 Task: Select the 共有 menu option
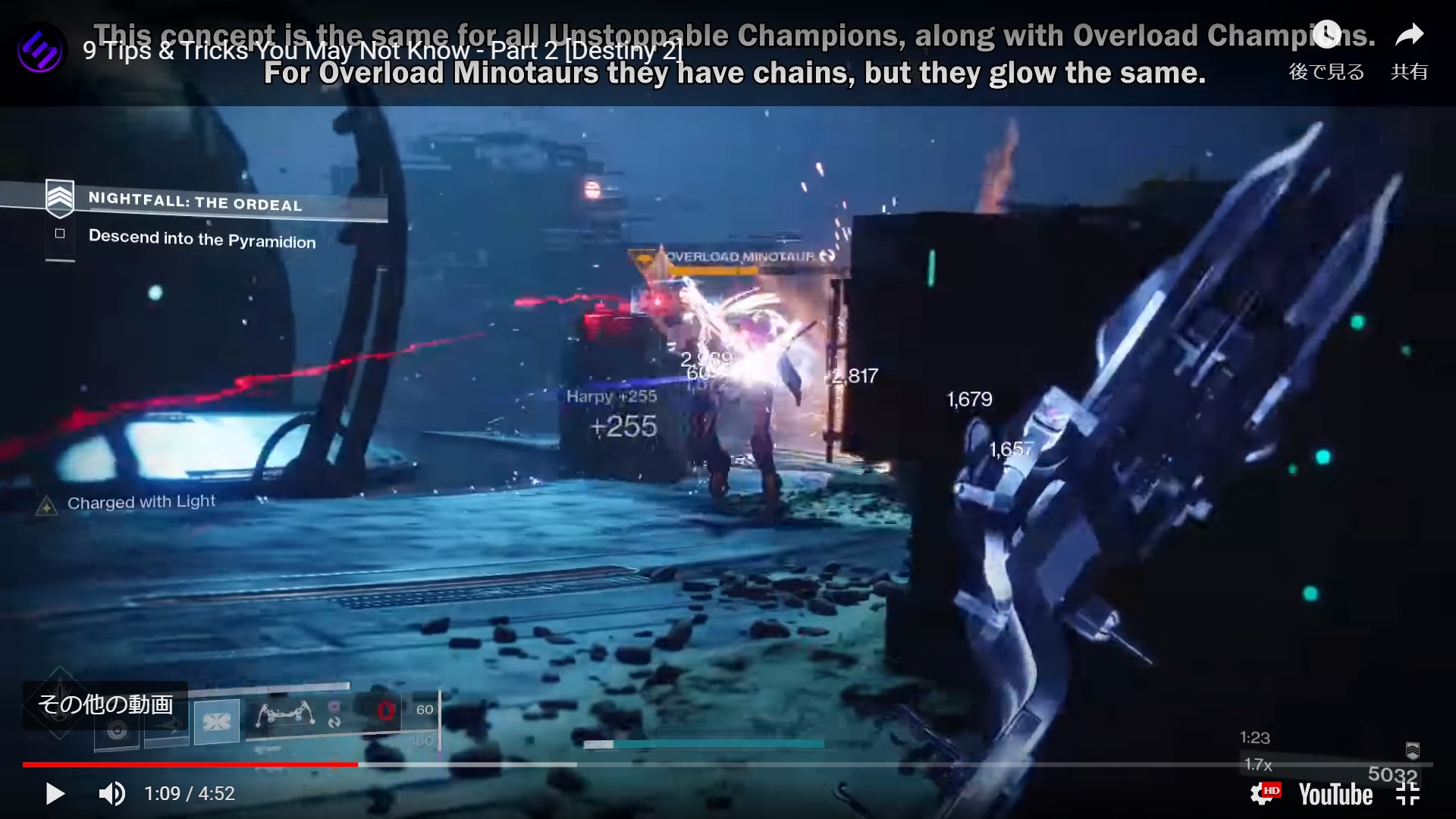click(1408, 72)
